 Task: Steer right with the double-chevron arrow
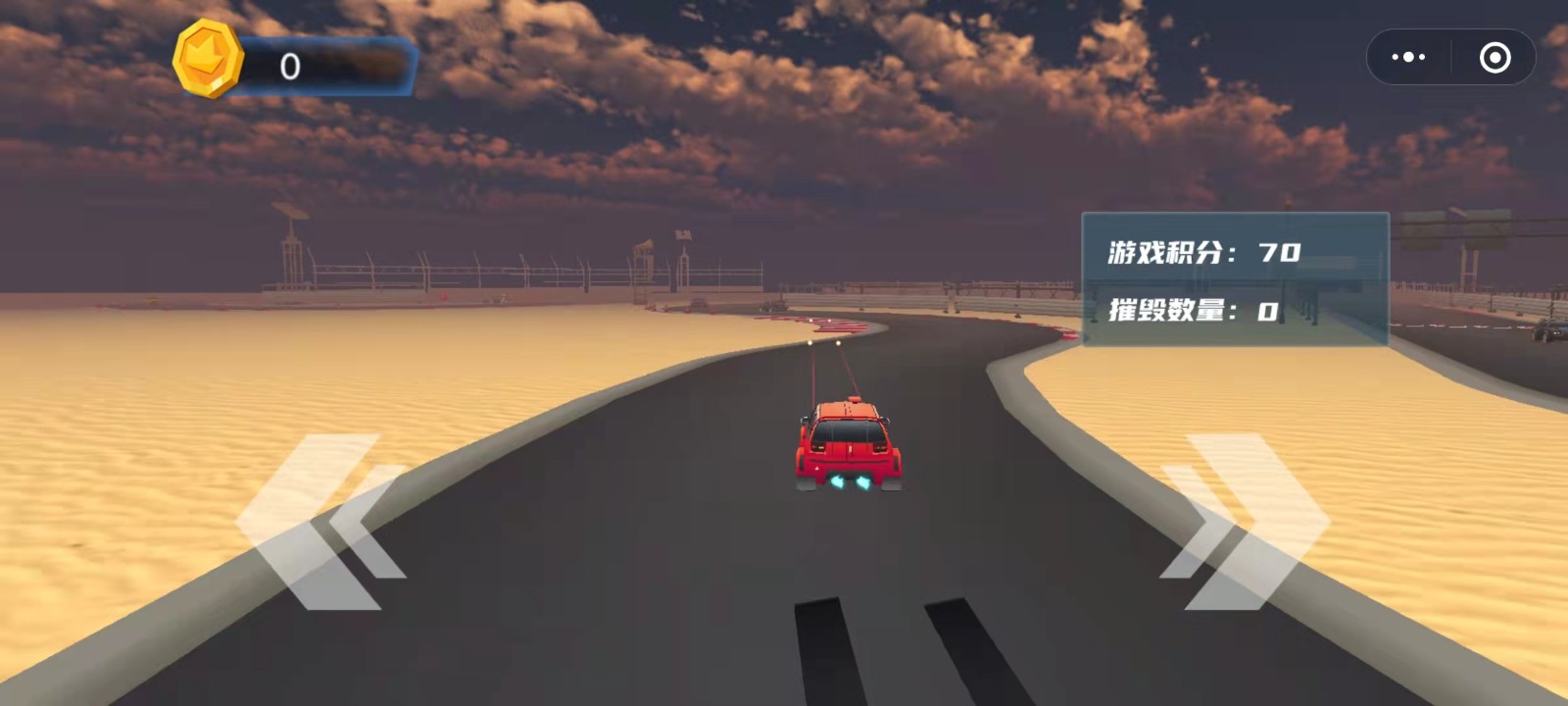coord(1245,522)
